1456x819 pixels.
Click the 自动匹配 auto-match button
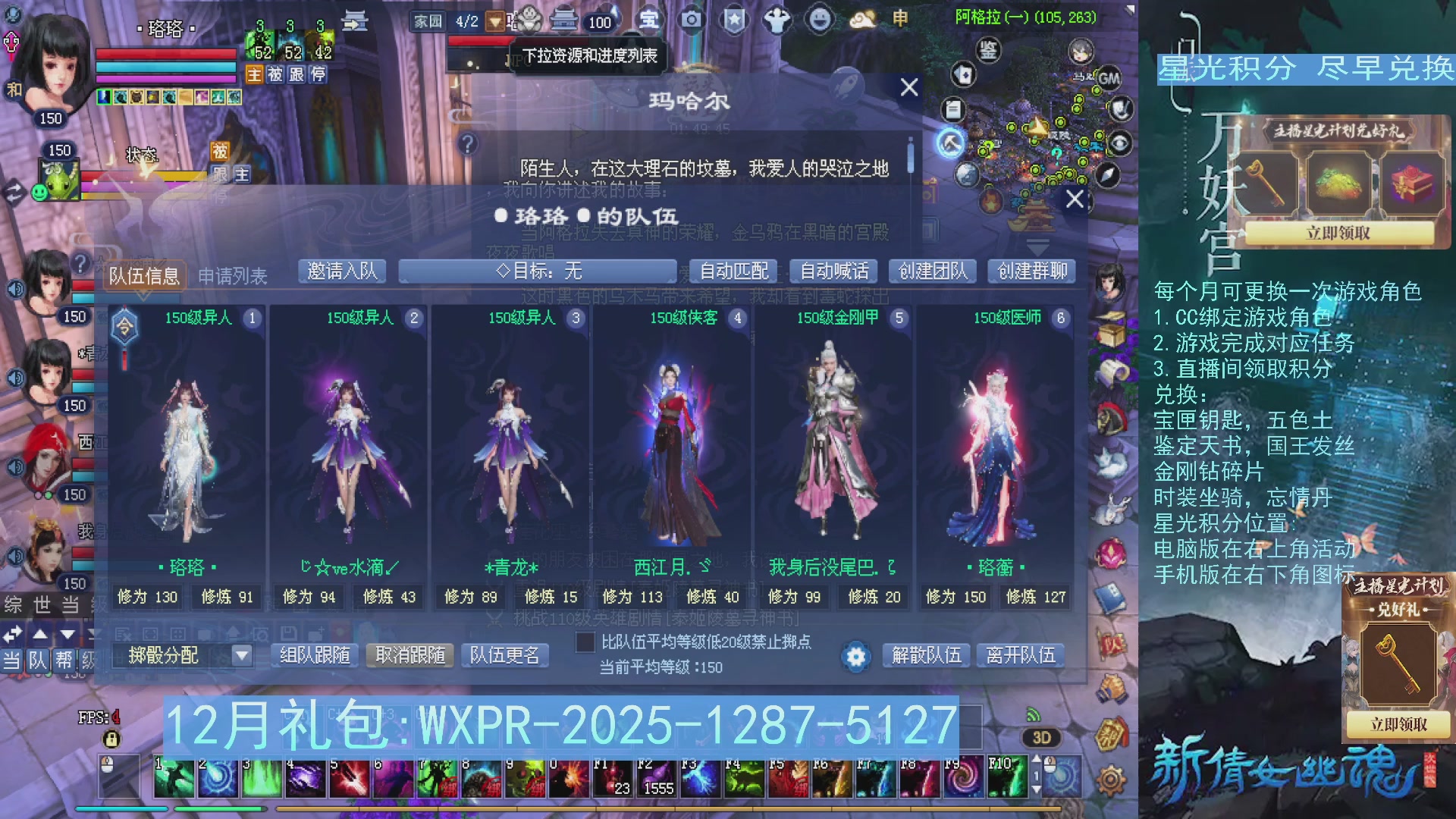(x=733, y=271)
